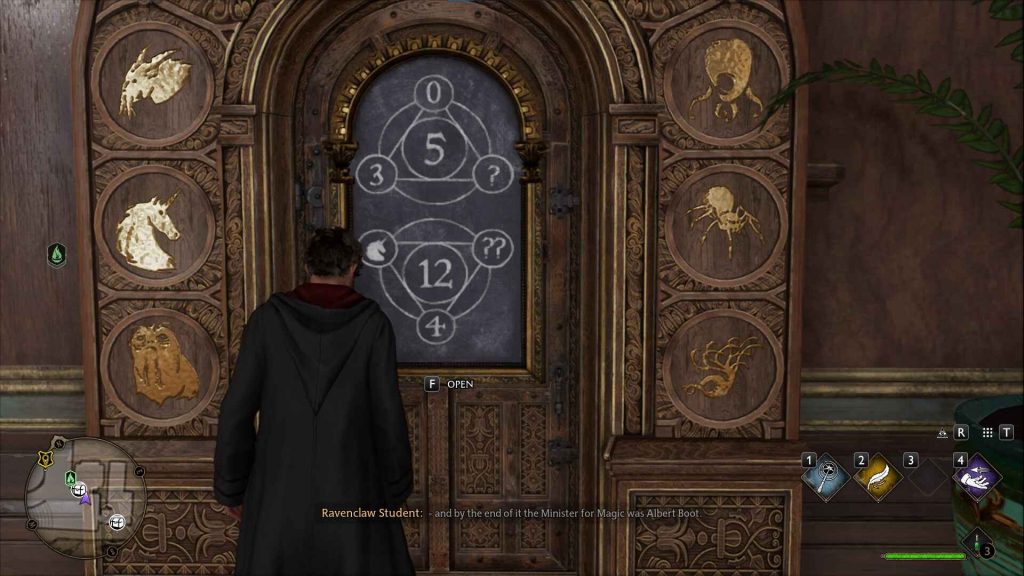
Task: Open the circular minimap
Action: 87,496
